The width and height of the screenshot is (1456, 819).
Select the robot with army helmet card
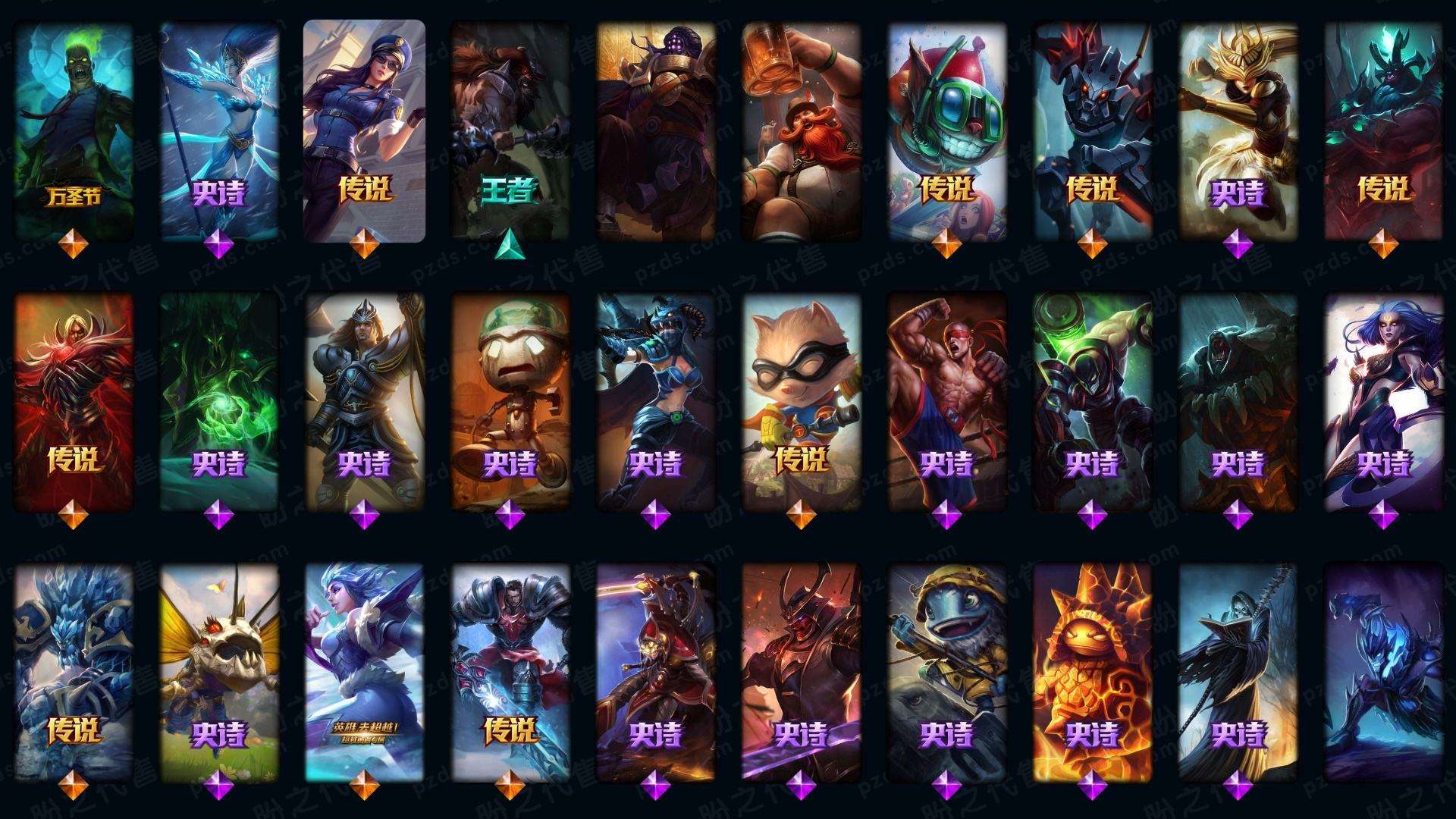(x=510, y=402)
